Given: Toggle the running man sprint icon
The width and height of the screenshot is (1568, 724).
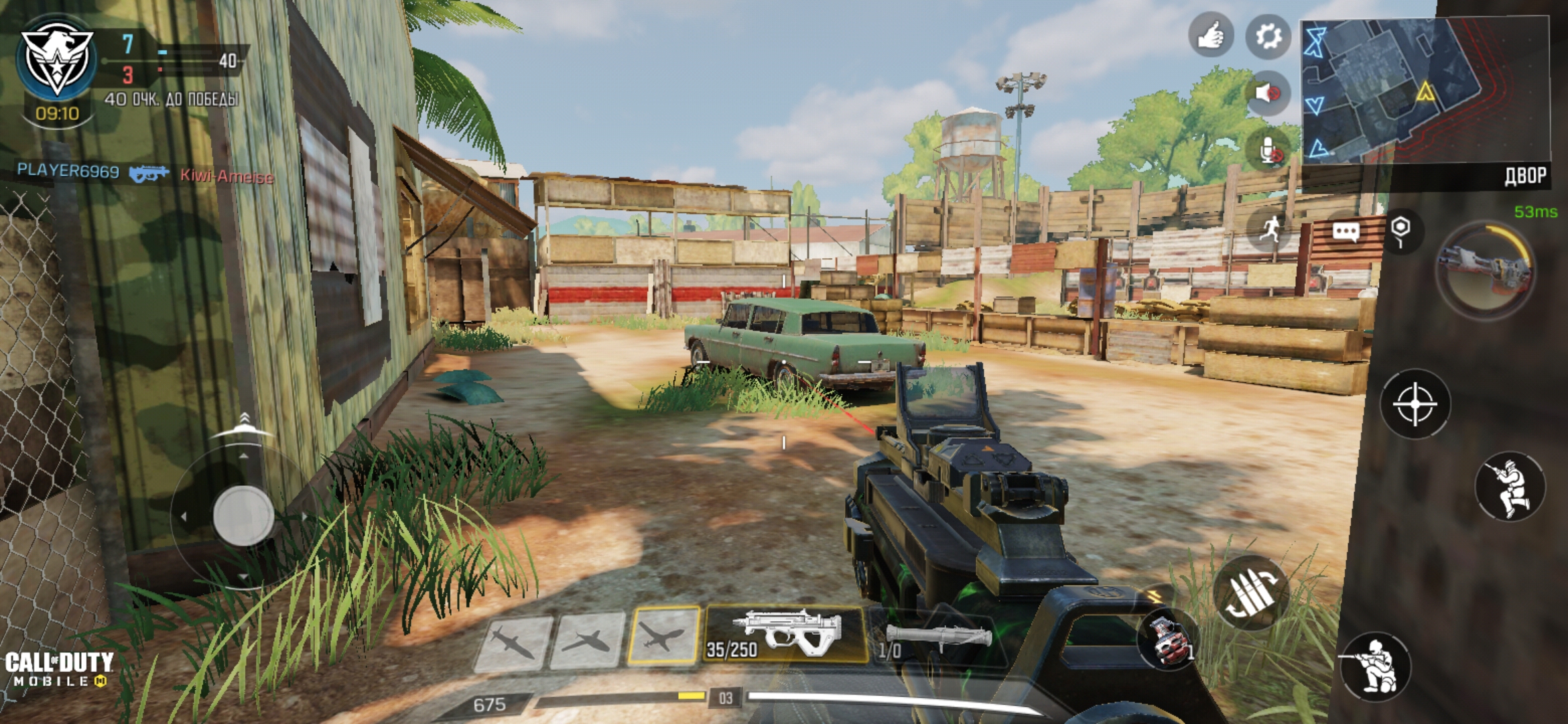Looking at the screenshot, I should tap(1270, 230).
